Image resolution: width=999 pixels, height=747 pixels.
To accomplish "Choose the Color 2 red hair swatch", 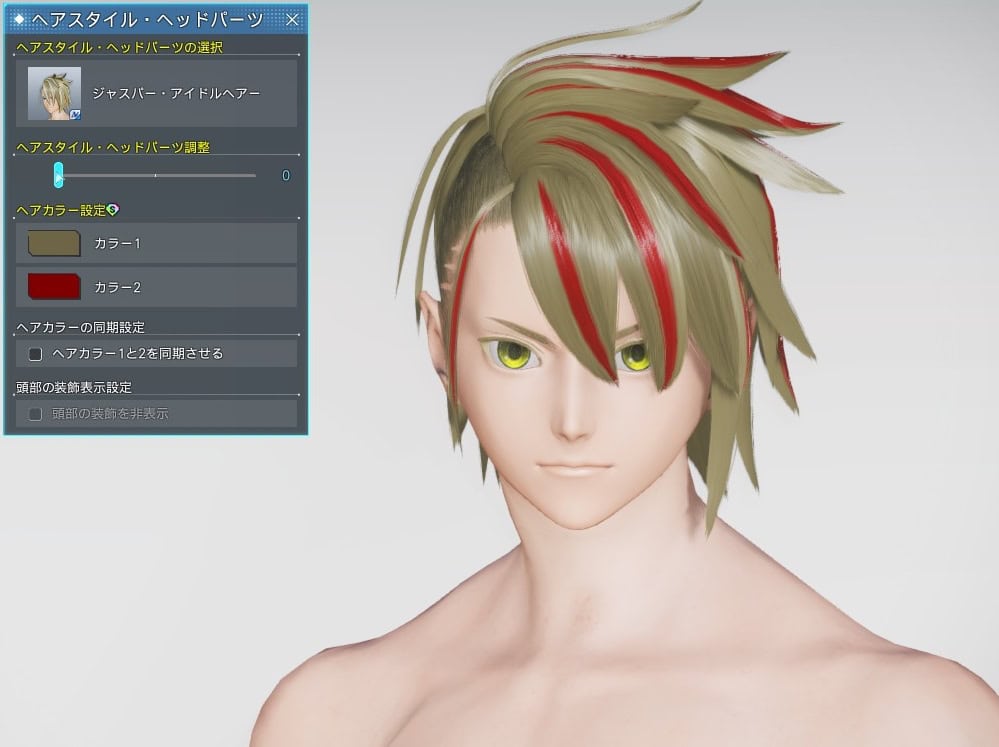I will [x=54, y=287].
